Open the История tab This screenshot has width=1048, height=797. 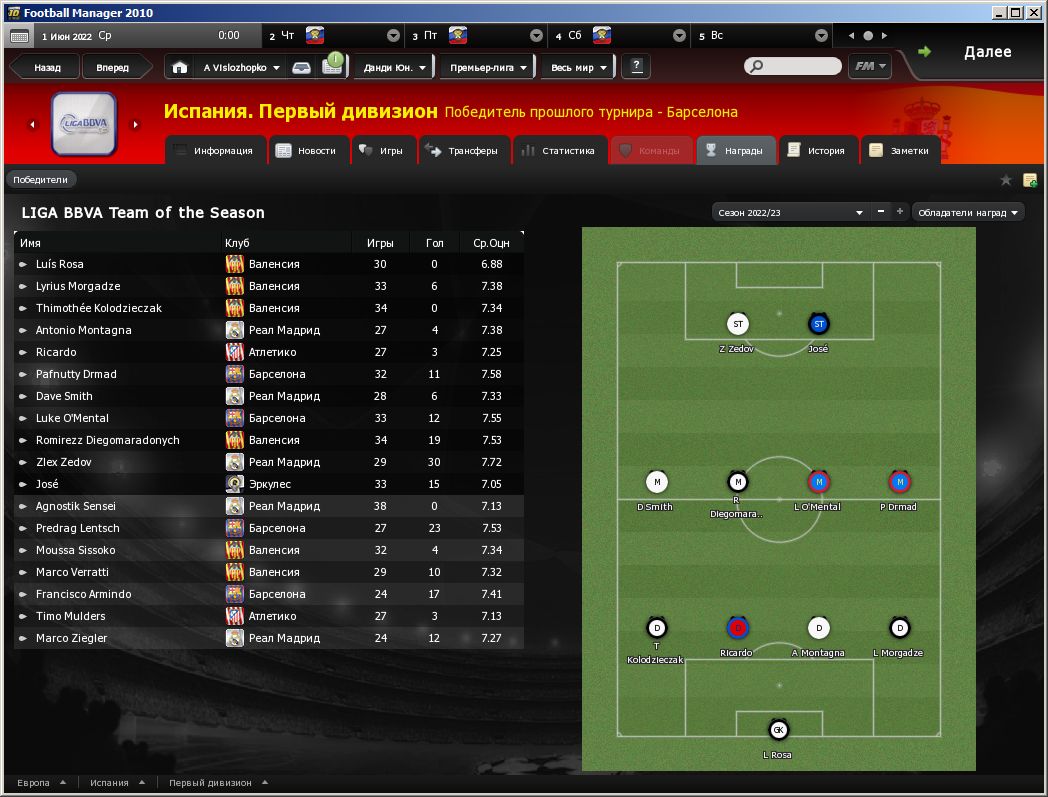pyautogui.click(x=817, y=151)
